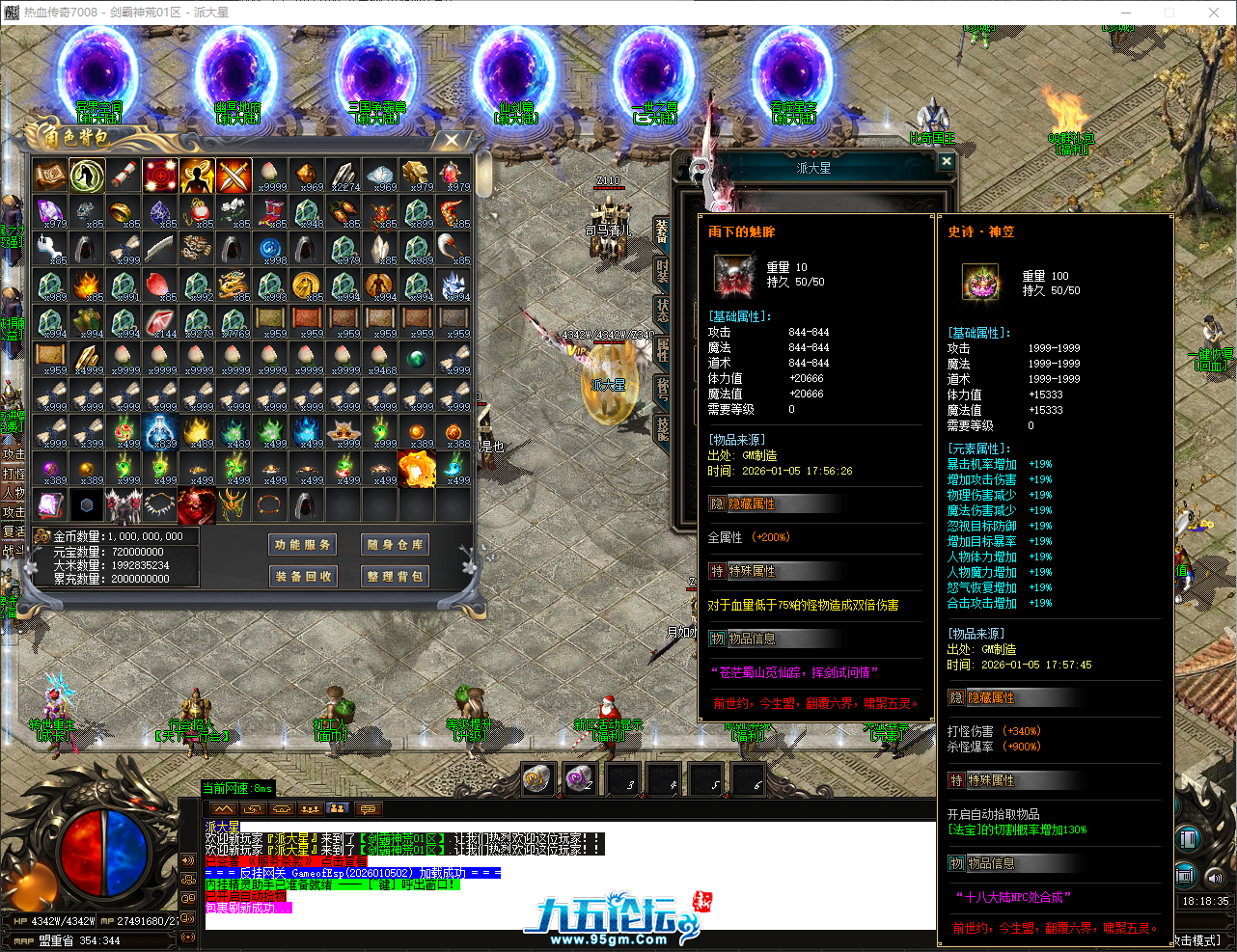
Task: Click the hotbar skill slot numbered 3
Action: (623, 778)
